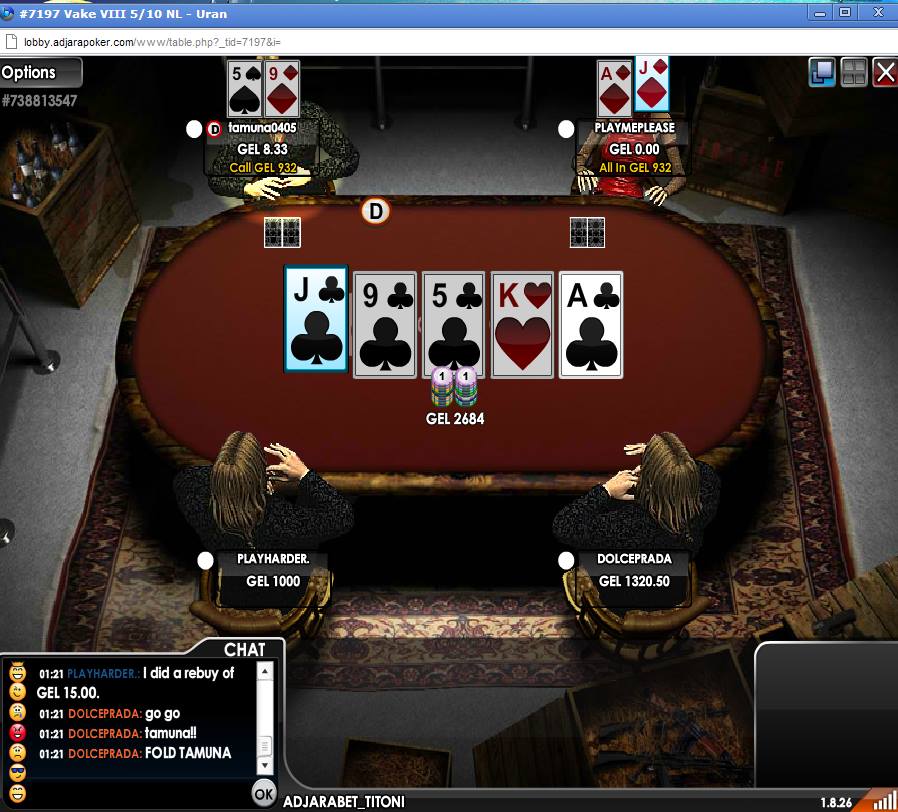Select the crying emoticon in chat
898x812 pixels.
tap(17, 713)
